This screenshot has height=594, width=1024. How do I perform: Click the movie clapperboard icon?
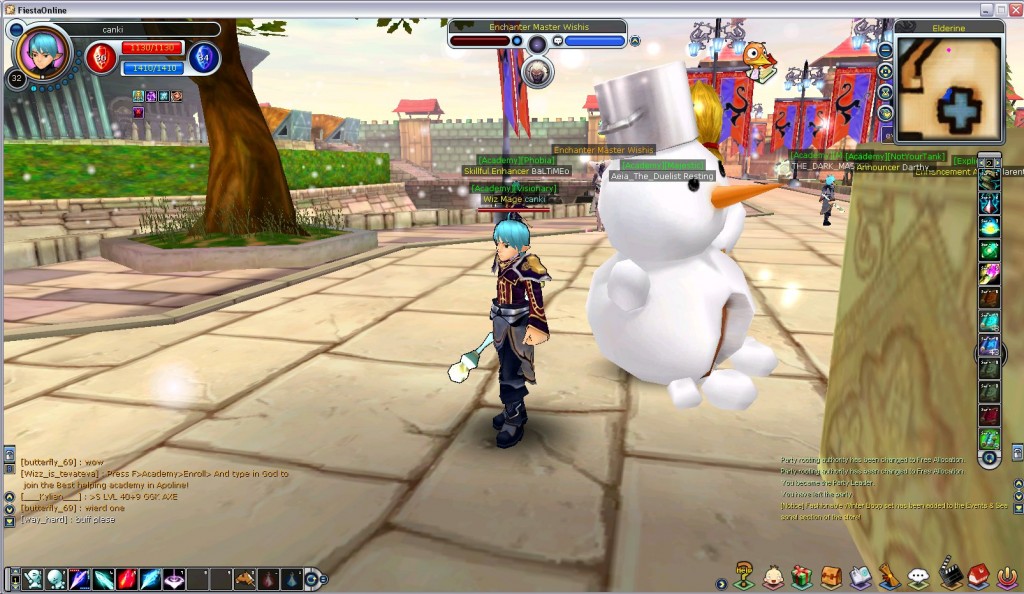[x=950, y=576]
